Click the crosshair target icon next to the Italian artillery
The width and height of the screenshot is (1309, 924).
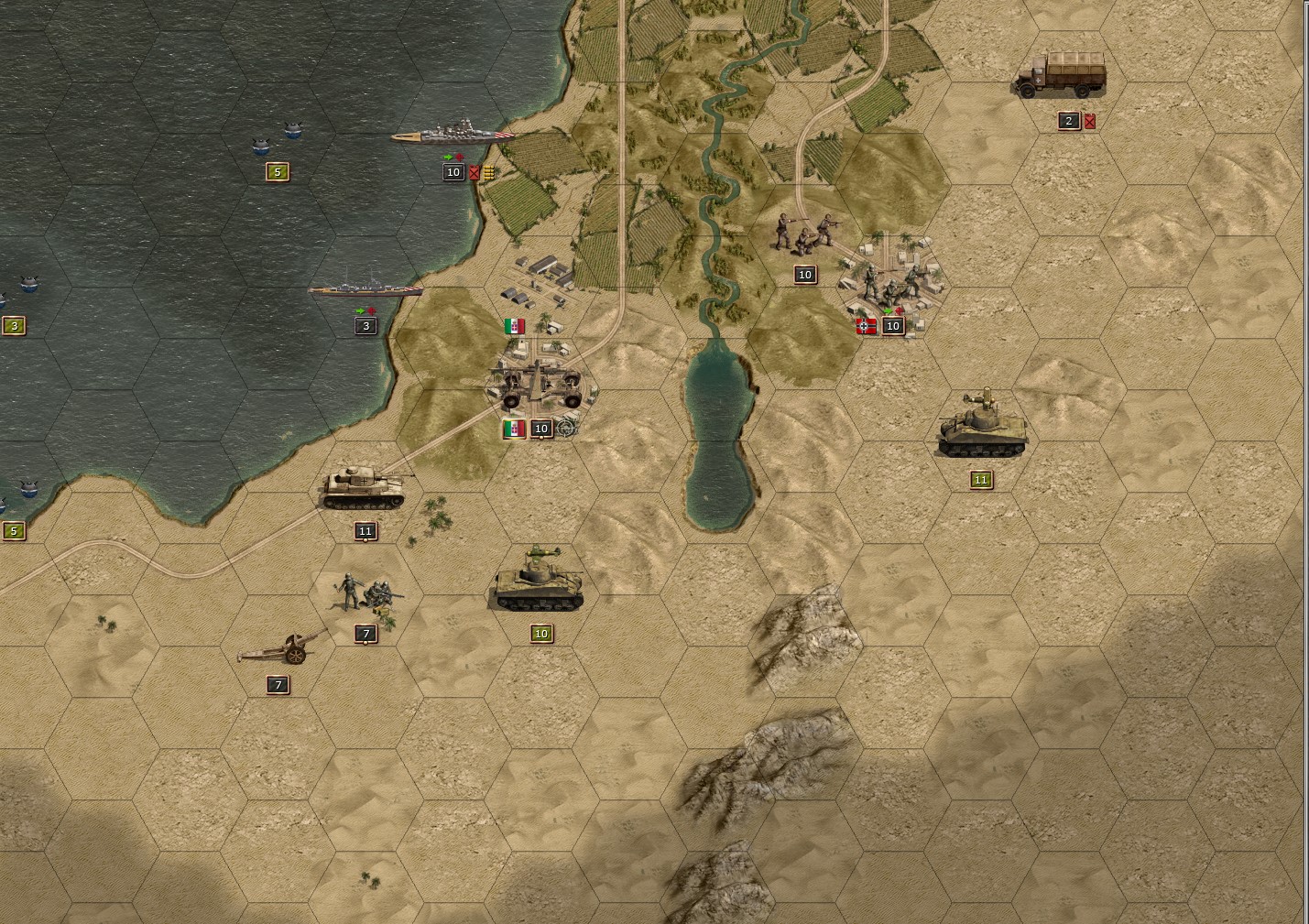564,428
